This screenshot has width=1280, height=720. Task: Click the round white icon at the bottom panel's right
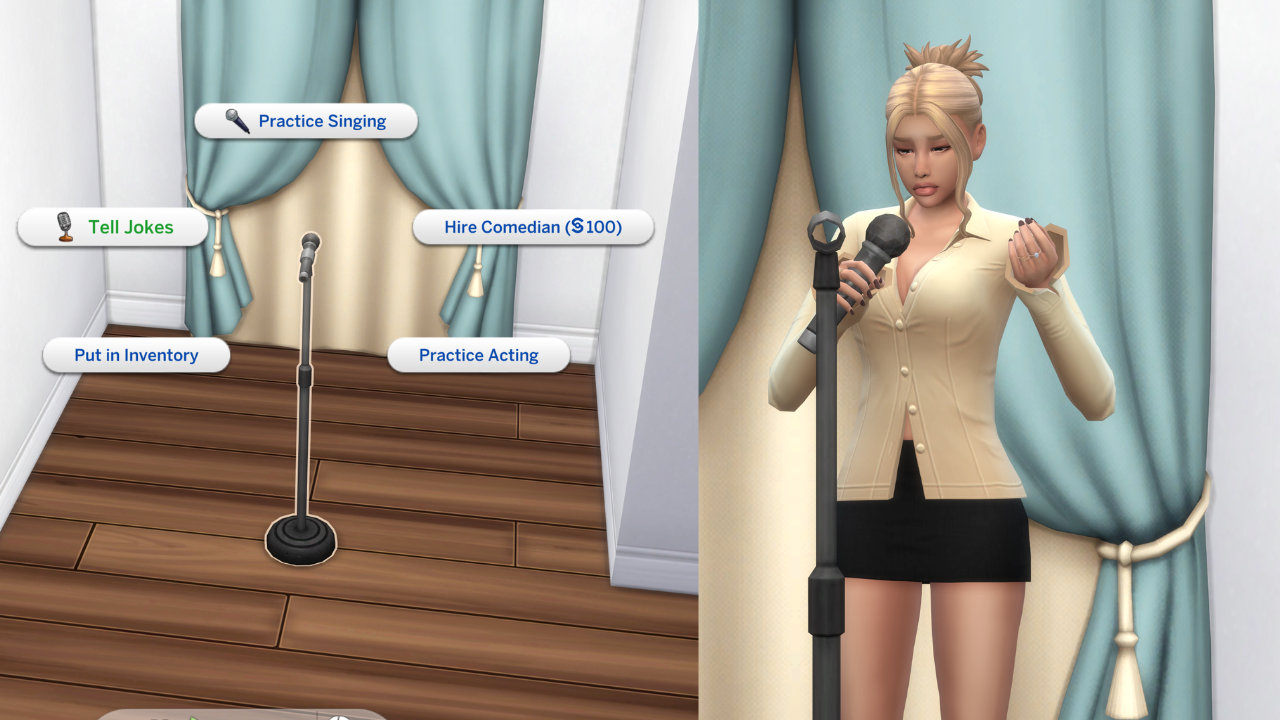coord(338,716)
